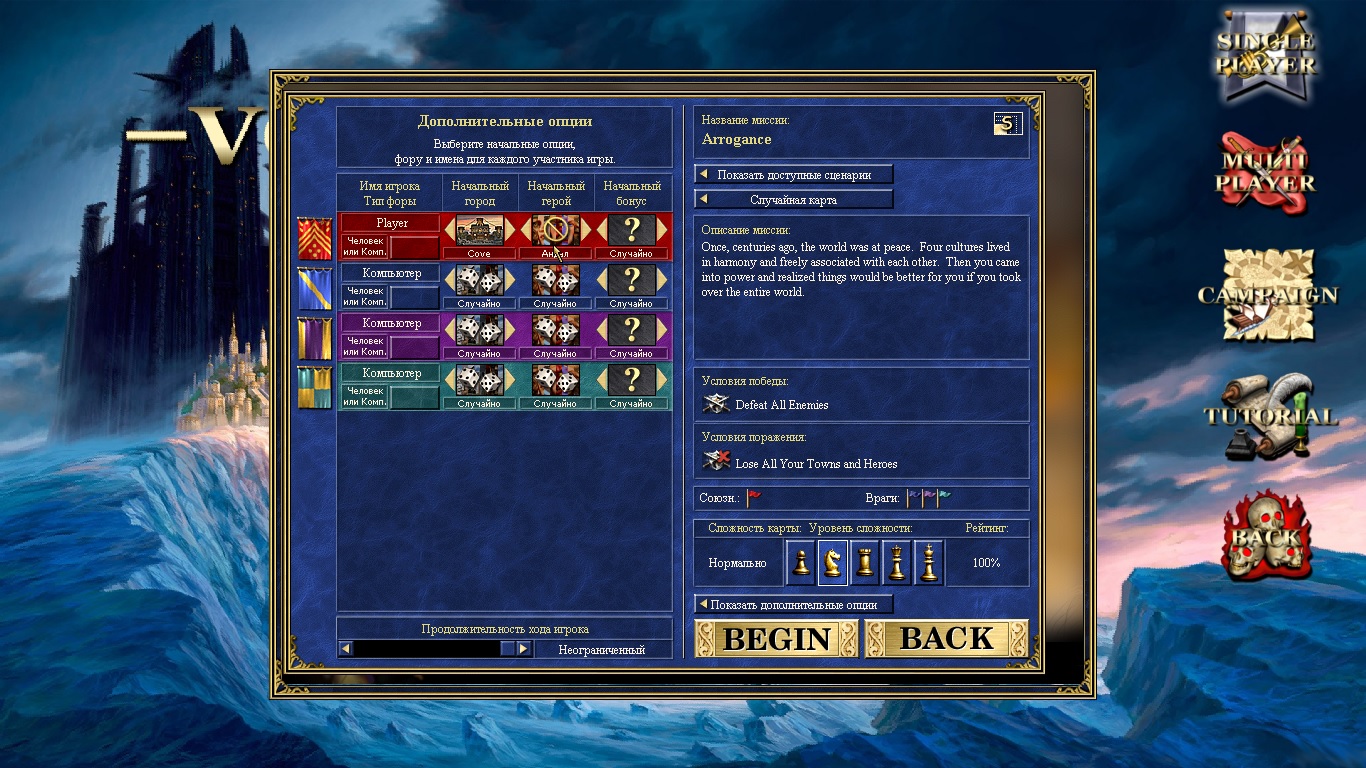Image resolution: width=1366 pixels, height=768 pixels.
Task: Choose the rook difficulty level
Action: (865, 563)
